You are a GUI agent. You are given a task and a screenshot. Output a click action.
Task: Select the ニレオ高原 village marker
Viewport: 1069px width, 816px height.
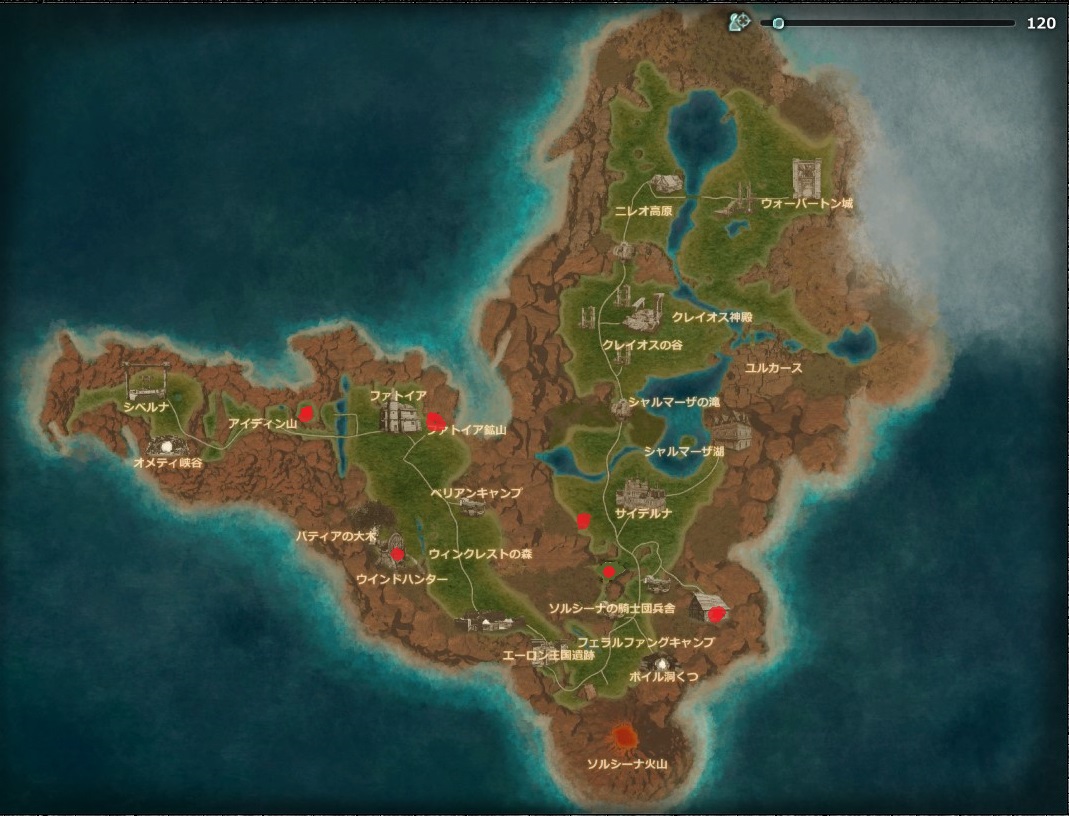pyautogui.click(x=665, y=183)
